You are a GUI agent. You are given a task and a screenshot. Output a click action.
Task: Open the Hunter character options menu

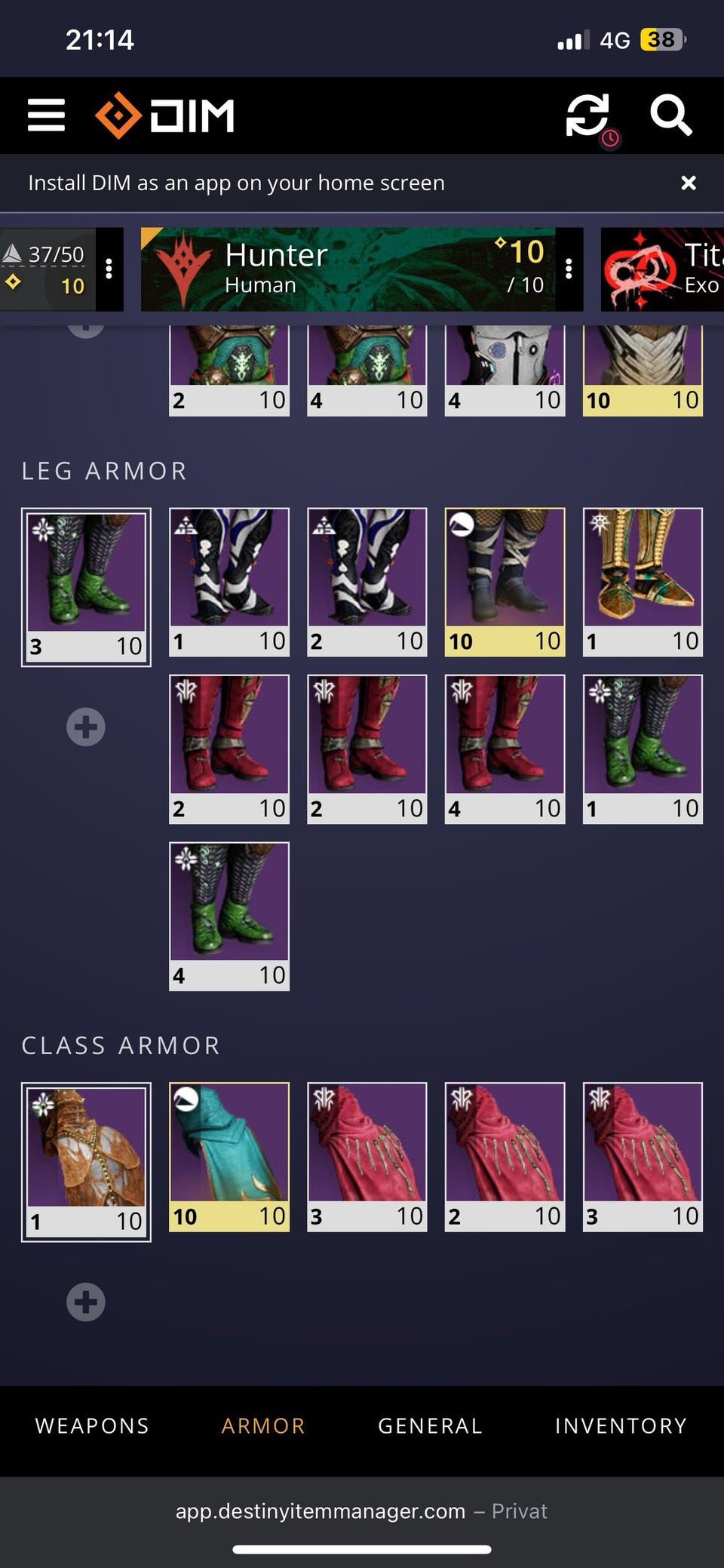569,269
